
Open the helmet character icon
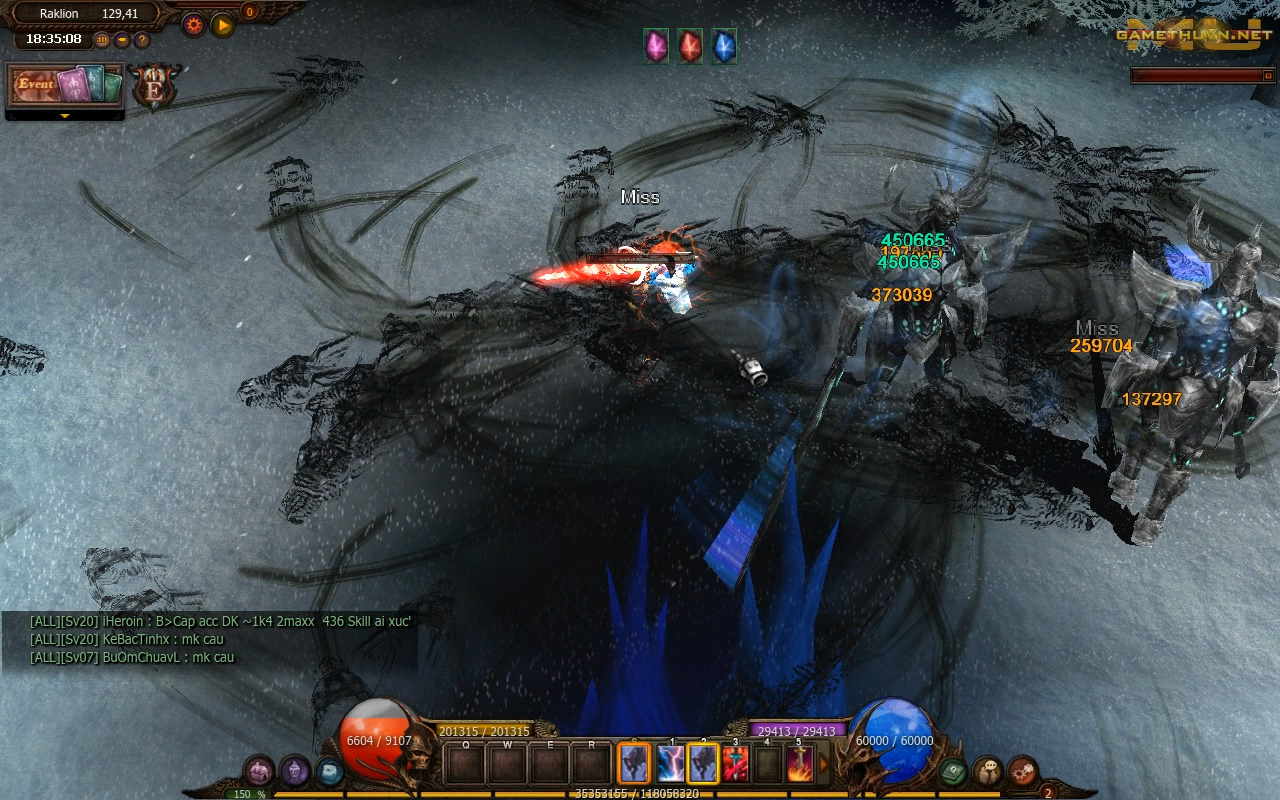pos(294,771)
